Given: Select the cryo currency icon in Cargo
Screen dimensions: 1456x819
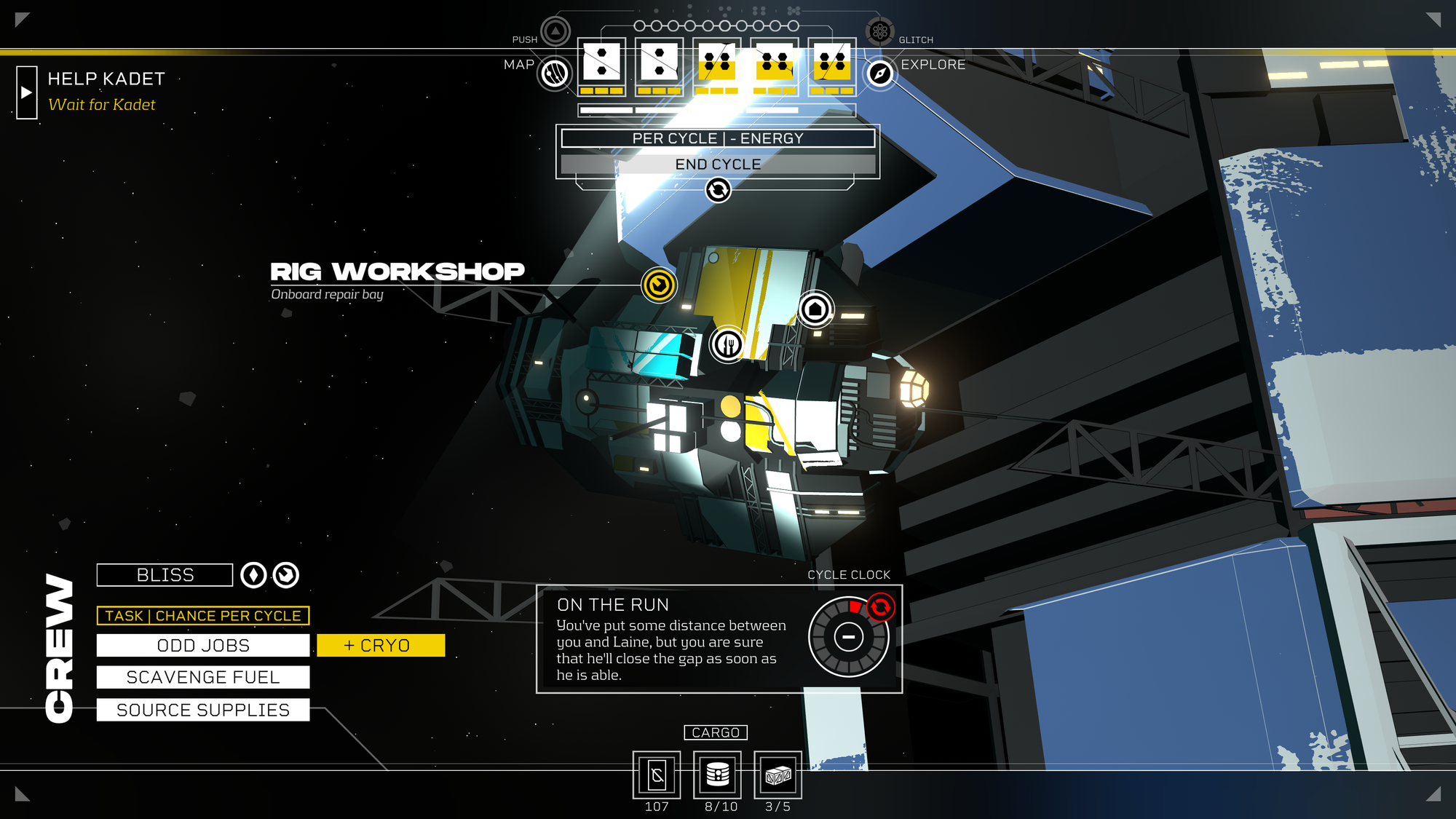Looking at the screenshot, I should point(656,775).
